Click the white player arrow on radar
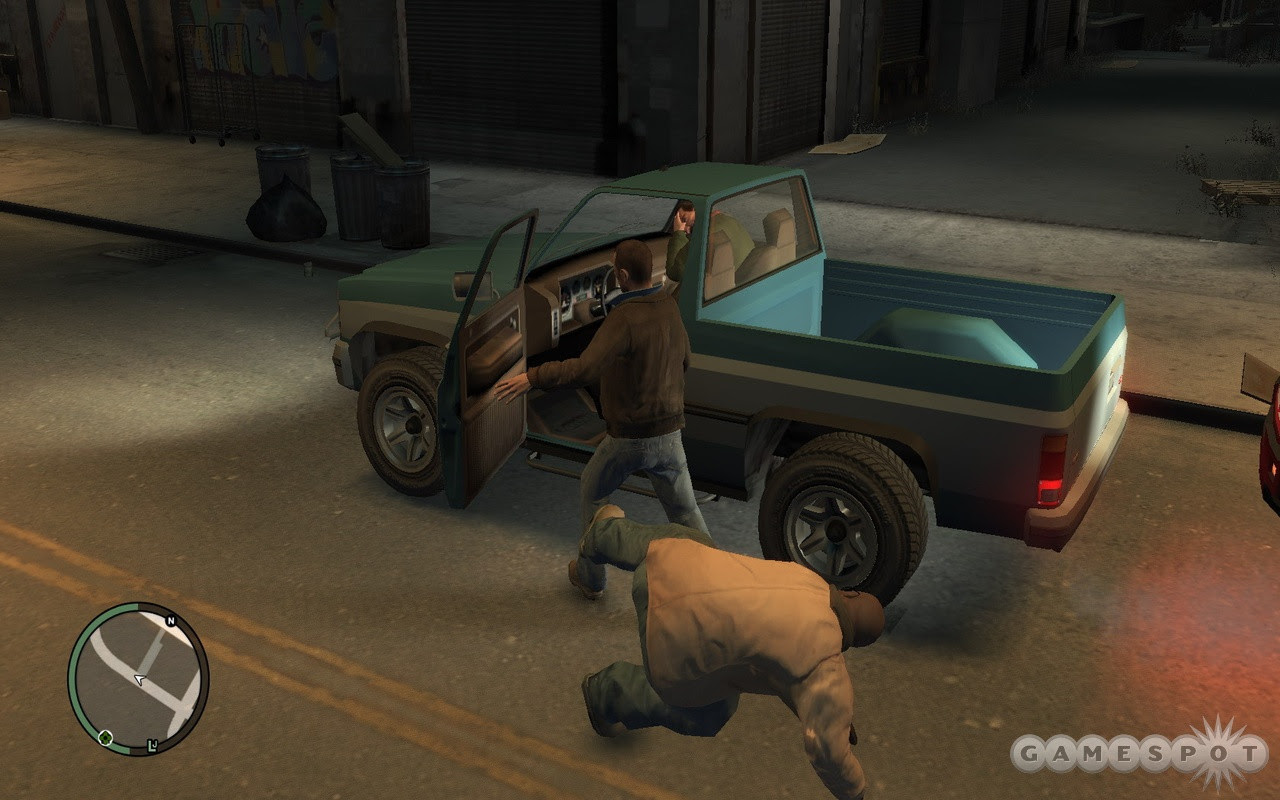1280x800 pixels. coord(140,679)
